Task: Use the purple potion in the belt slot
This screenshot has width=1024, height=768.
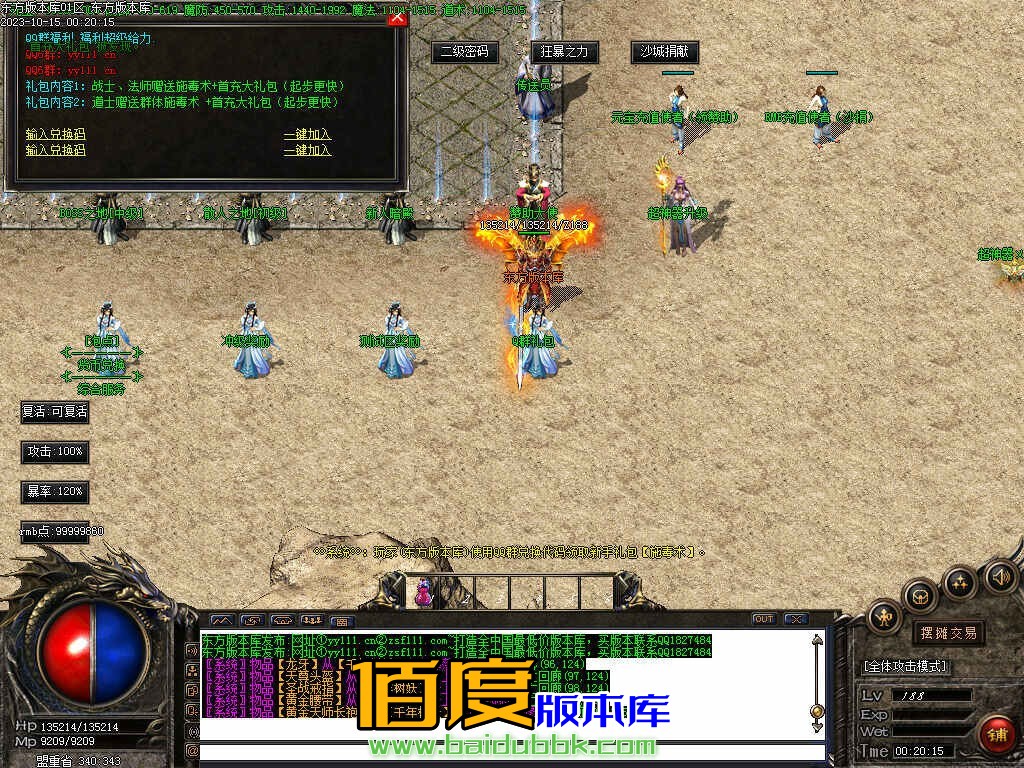Action: 424,593
